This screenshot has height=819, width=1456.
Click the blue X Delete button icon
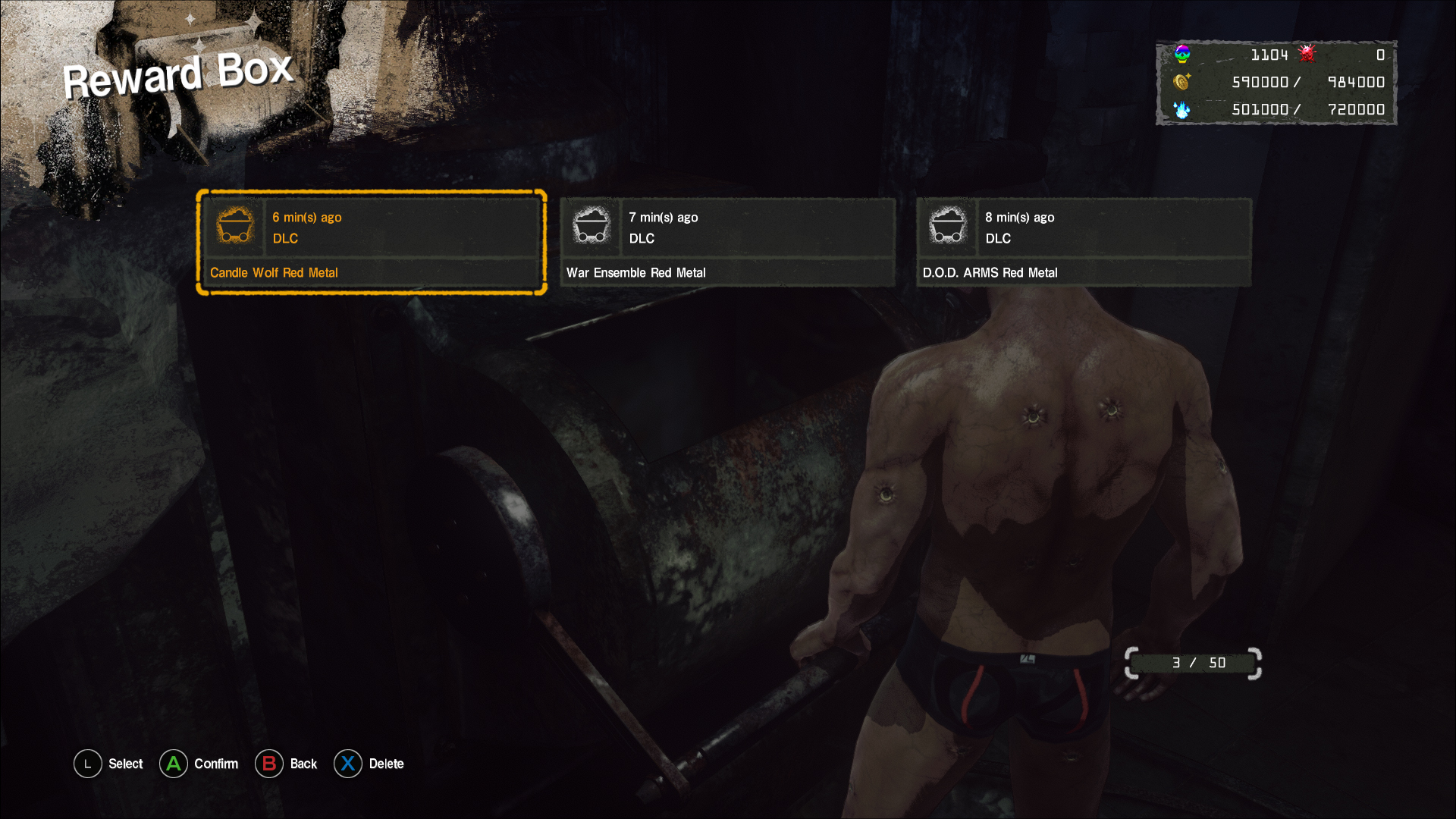tap(348, 764)
